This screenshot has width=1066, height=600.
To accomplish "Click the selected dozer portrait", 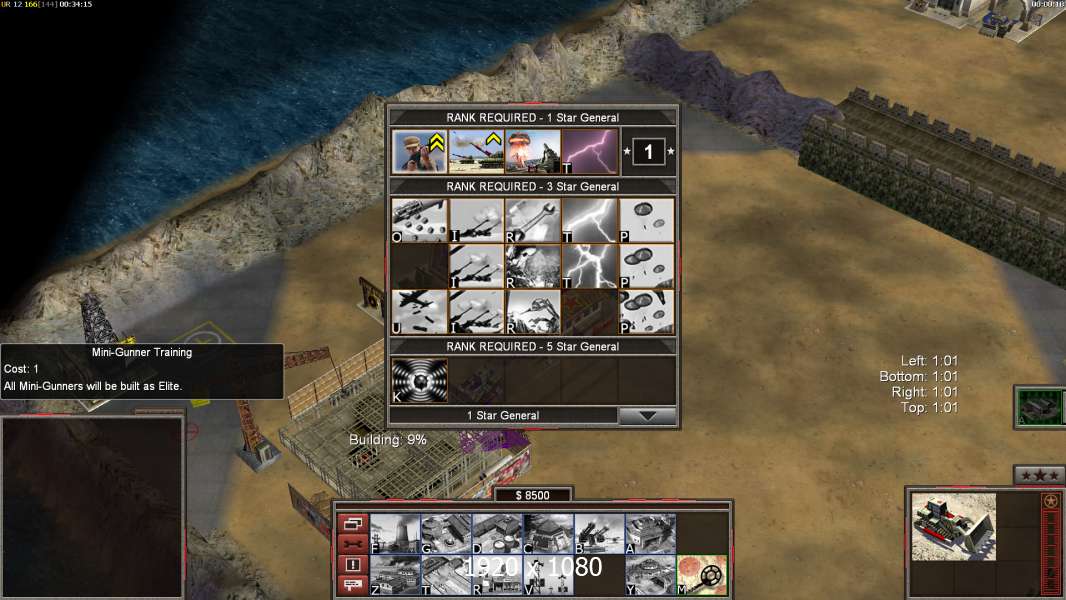I will (x=953, y=526).
